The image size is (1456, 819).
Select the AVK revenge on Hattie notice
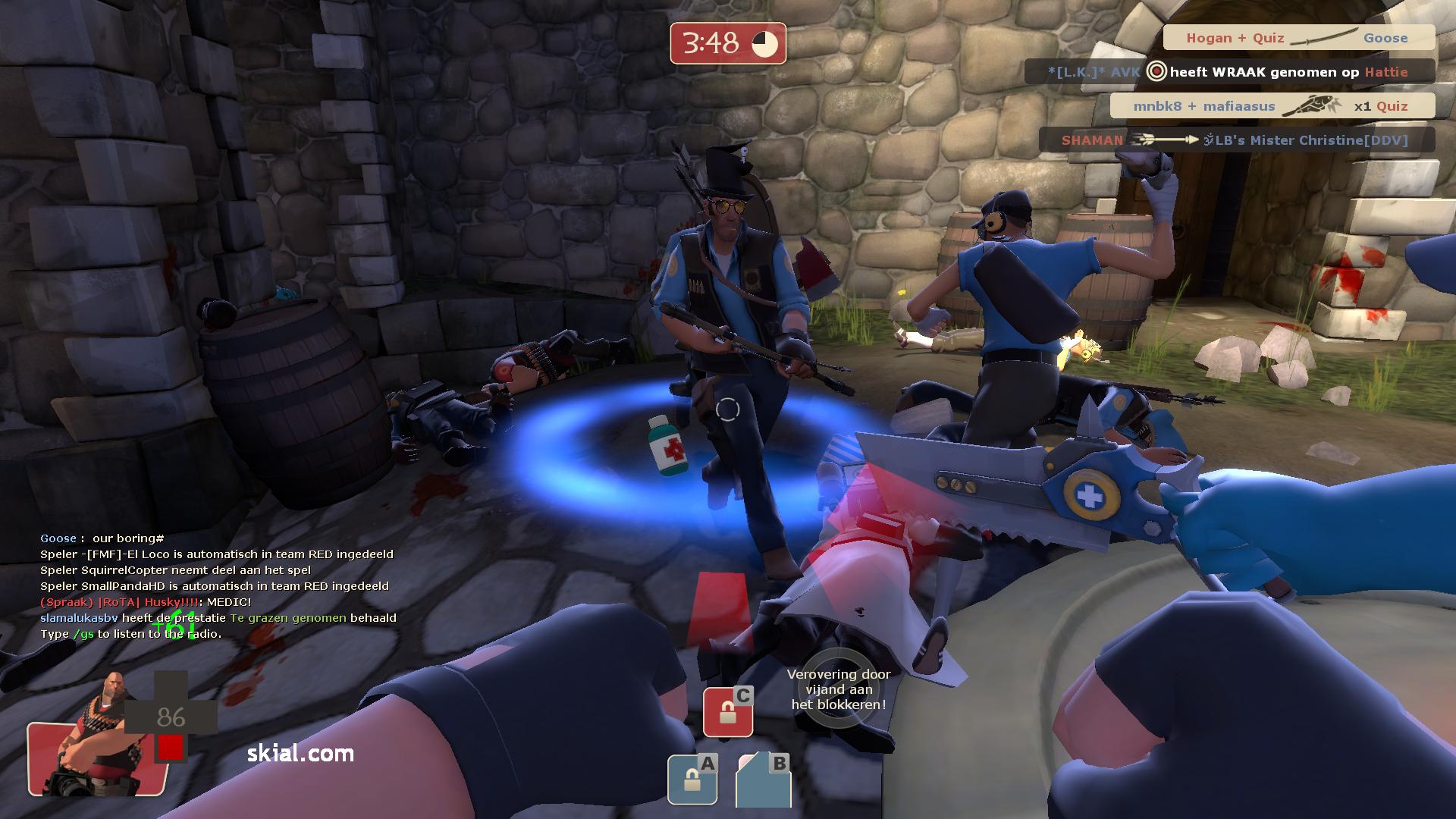[1229, 72]
